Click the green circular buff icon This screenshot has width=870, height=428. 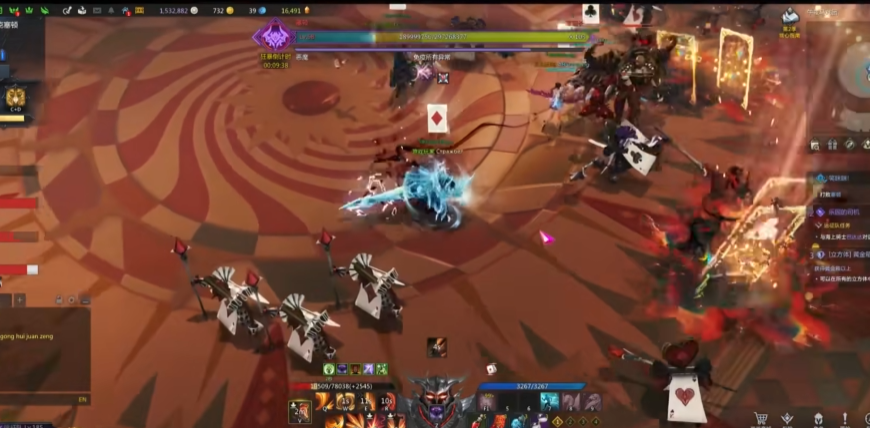pyautogui.click(x=327, y=369)
